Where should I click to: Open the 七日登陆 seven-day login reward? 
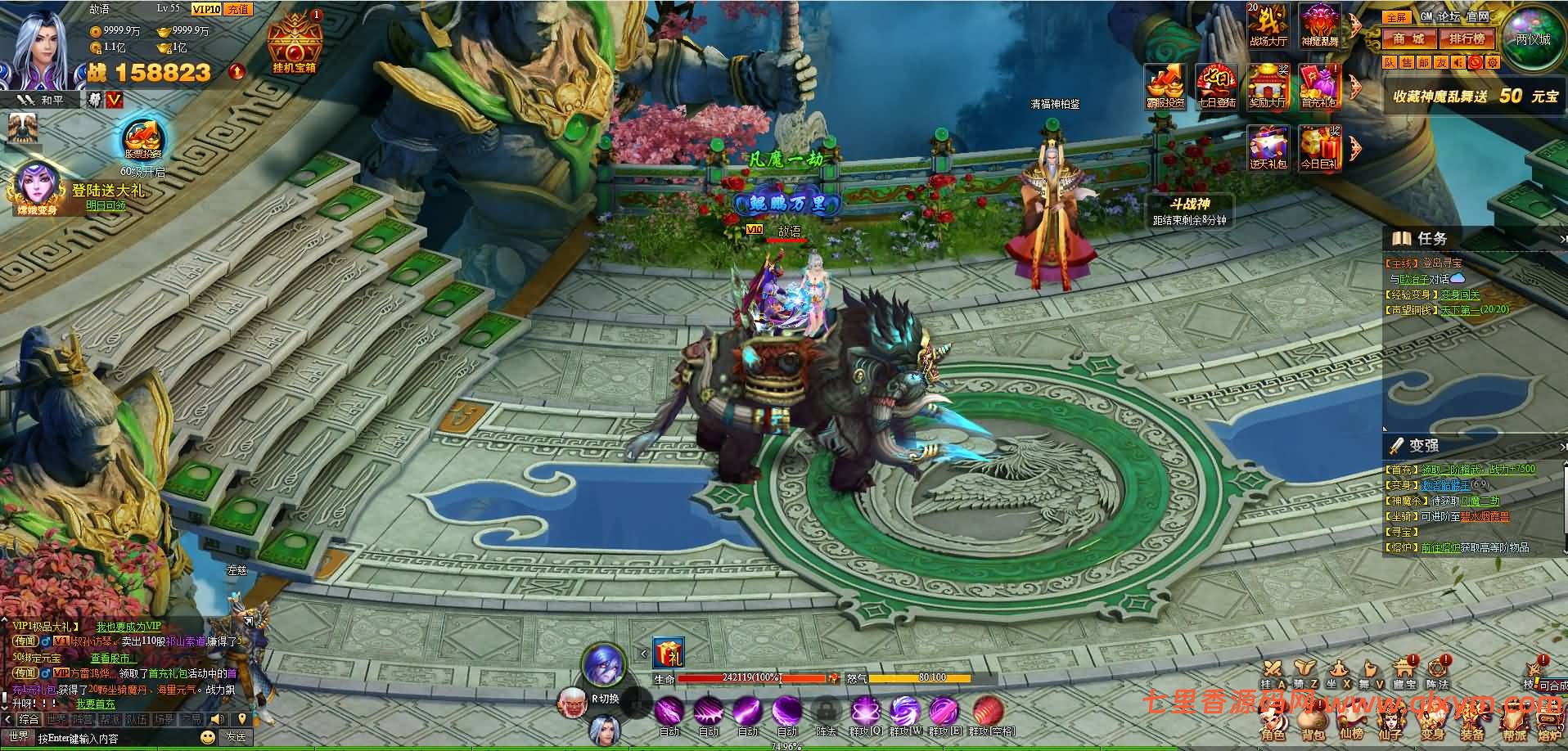click(1216, 86)
